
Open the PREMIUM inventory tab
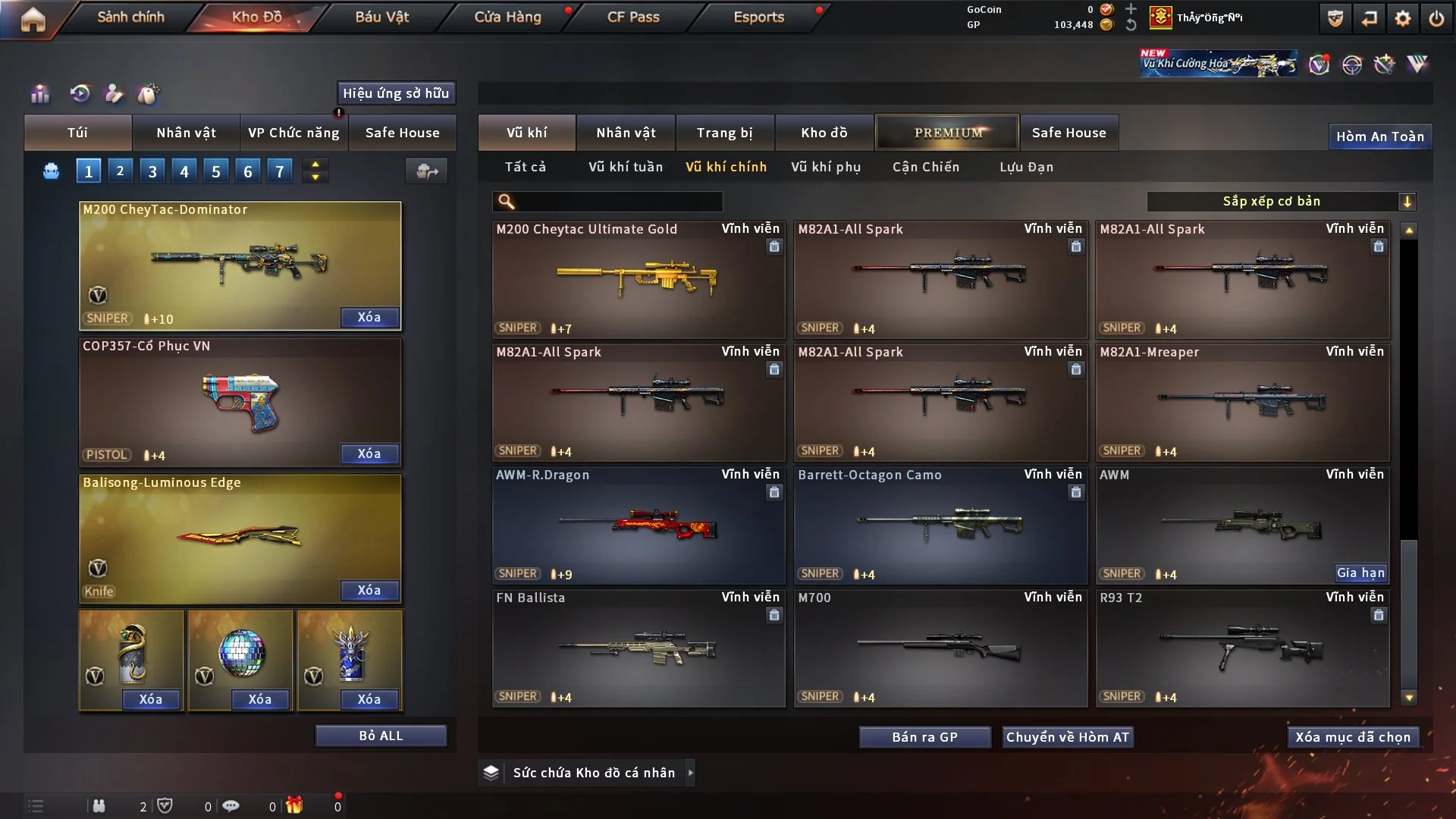click(x=947, y=133)
